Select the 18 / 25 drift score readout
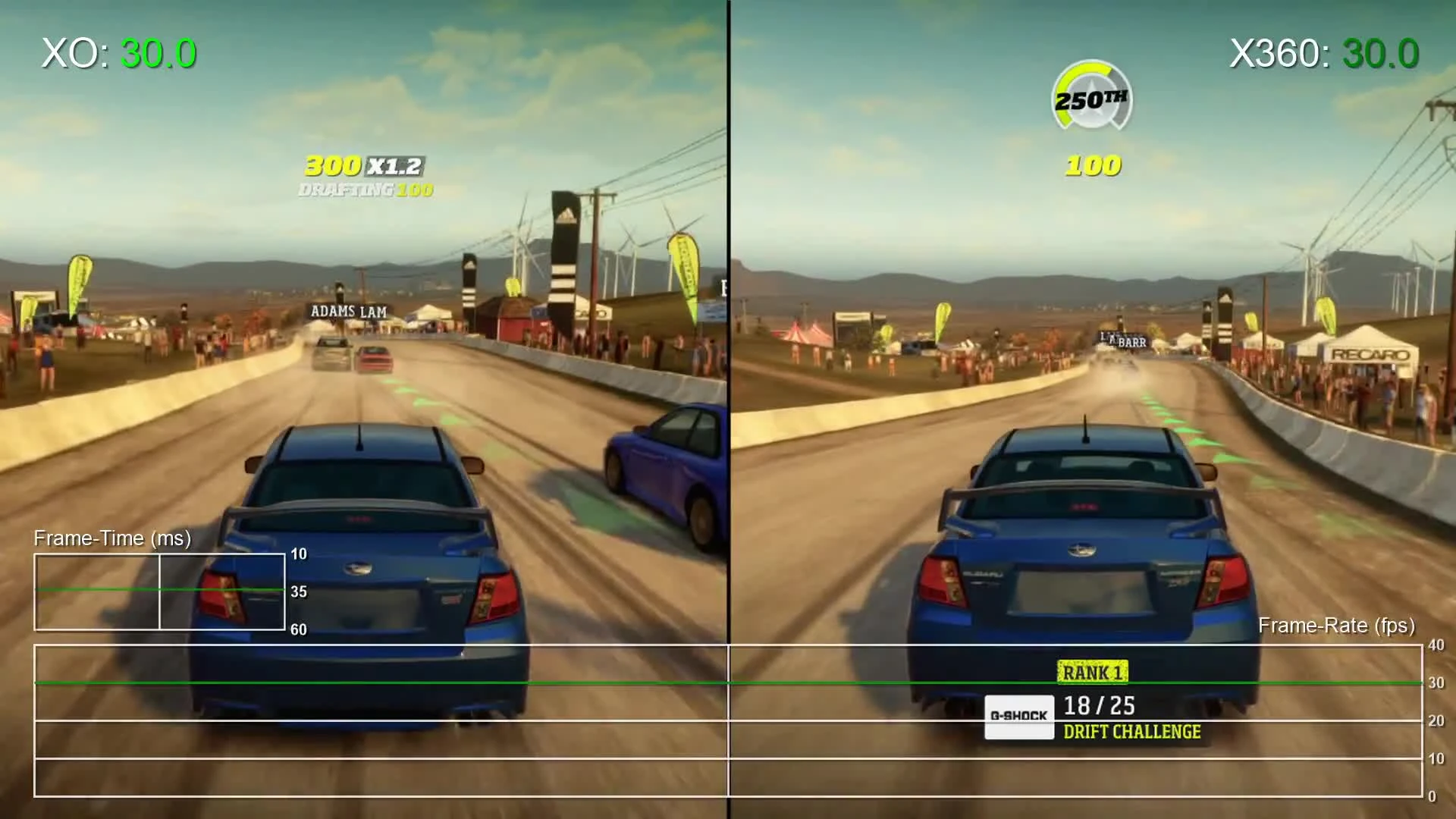1456x819 pixels. click(1100, 704)
